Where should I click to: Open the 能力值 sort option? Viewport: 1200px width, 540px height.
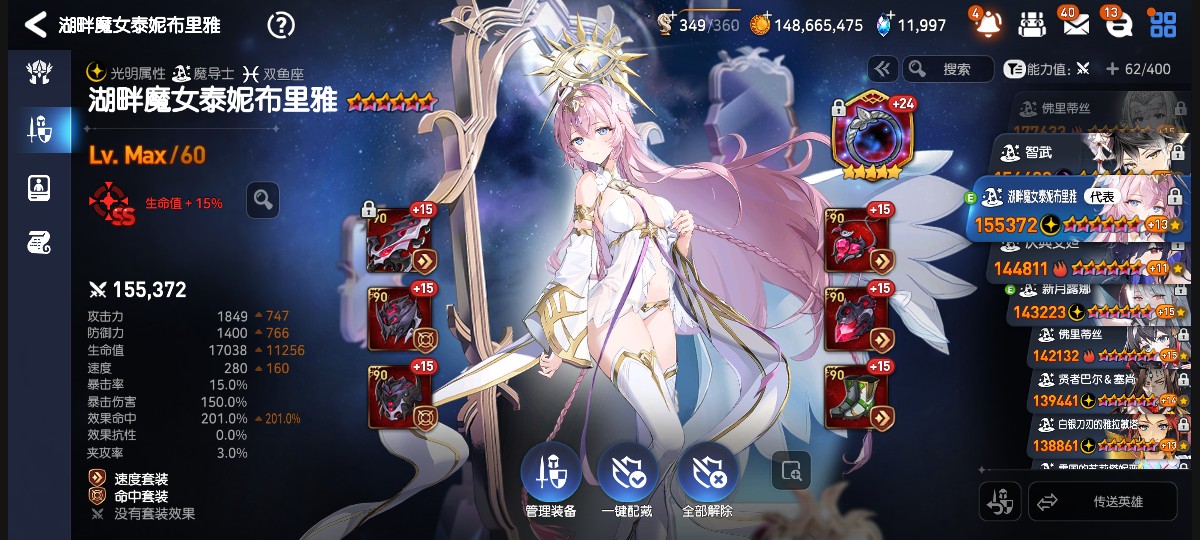(1038, 69)
